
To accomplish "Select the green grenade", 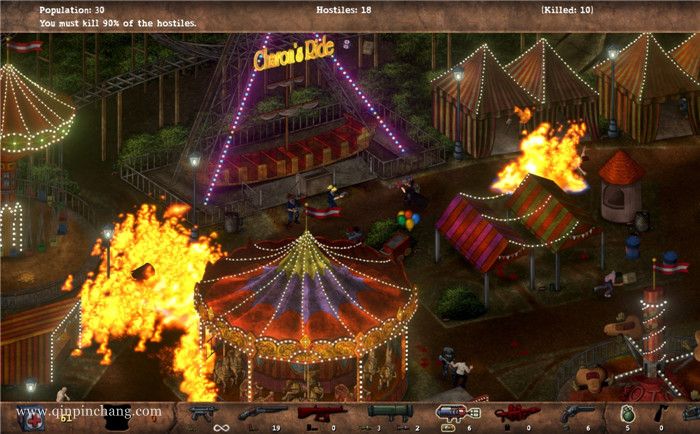I will pyautogui.click(x=628, y=411).
